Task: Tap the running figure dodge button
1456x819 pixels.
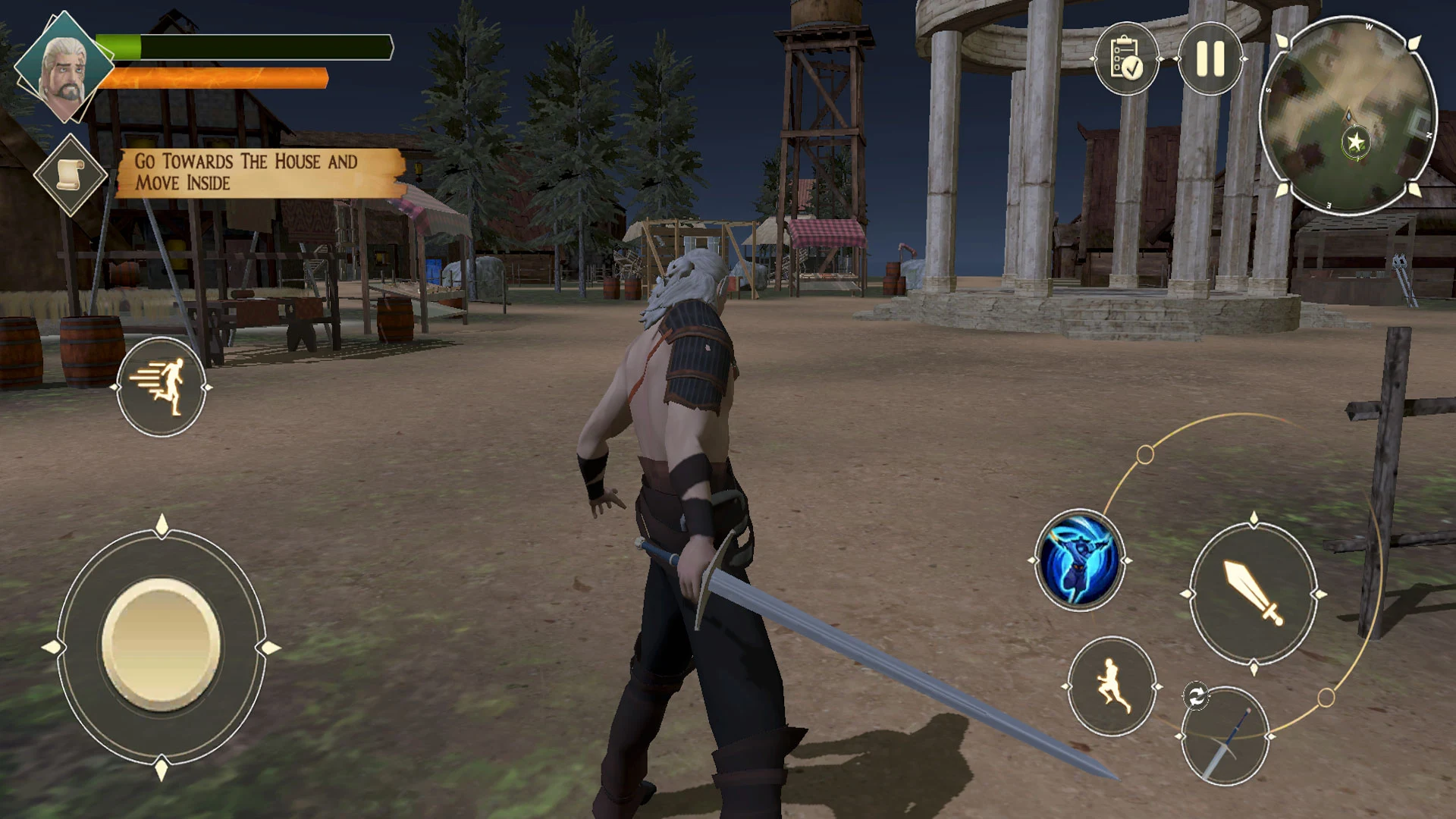Action: point(1111,686)
